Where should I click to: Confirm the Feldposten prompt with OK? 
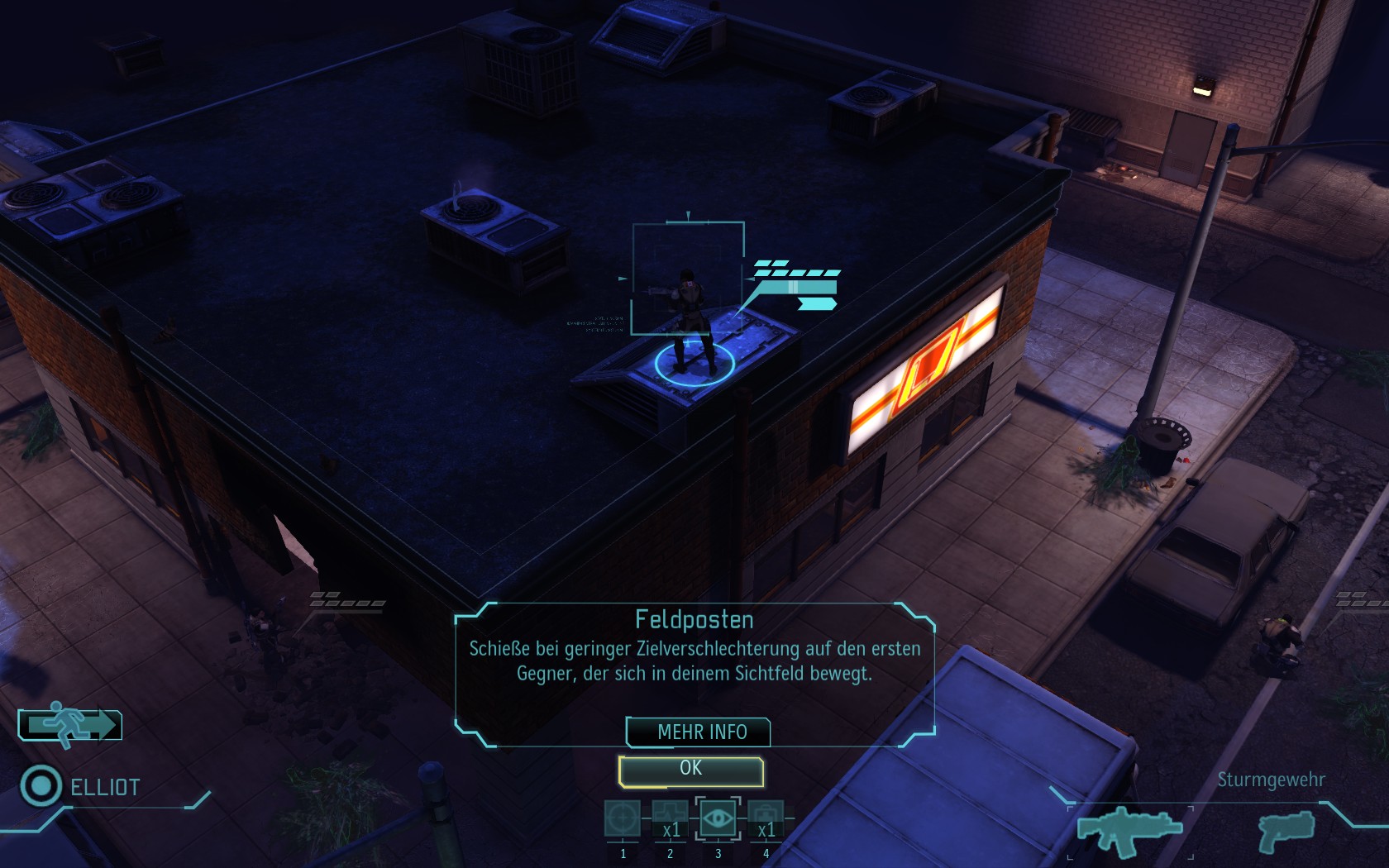(690, 770)
